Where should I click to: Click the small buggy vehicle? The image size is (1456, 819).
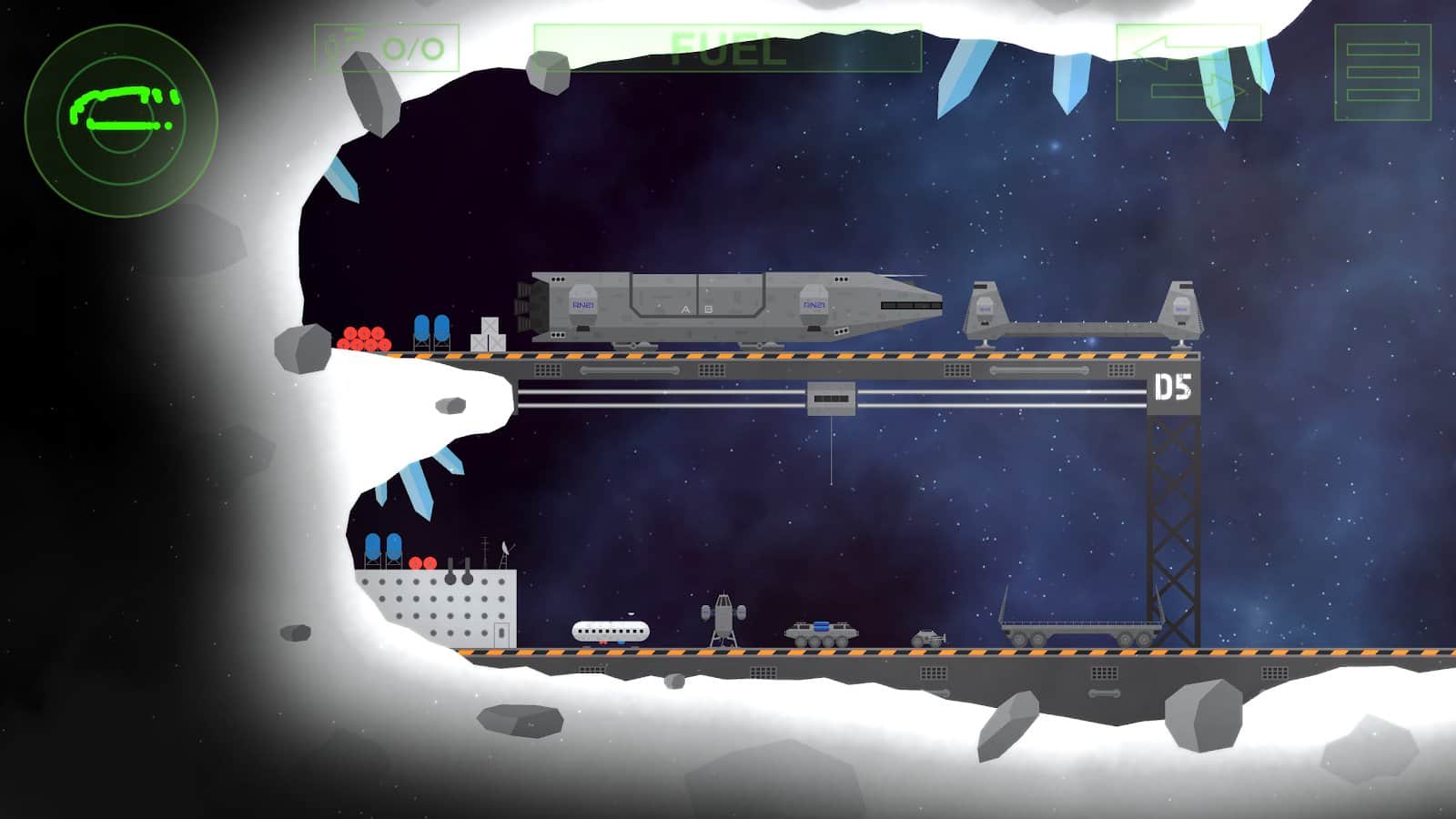(x=928, y=637)
